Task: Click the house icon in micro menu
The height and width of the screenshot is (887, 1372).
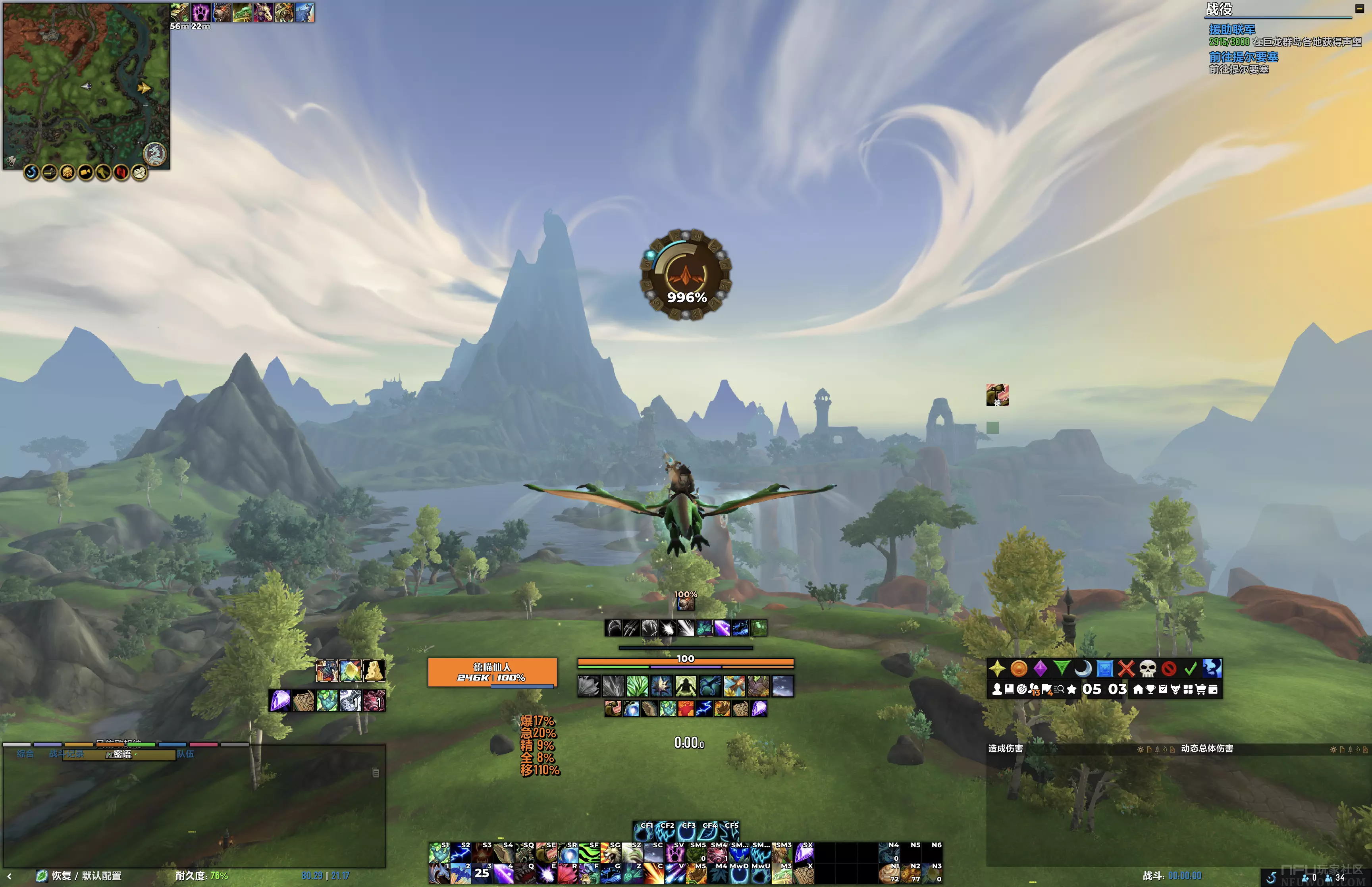Action: click(1138, 689)
